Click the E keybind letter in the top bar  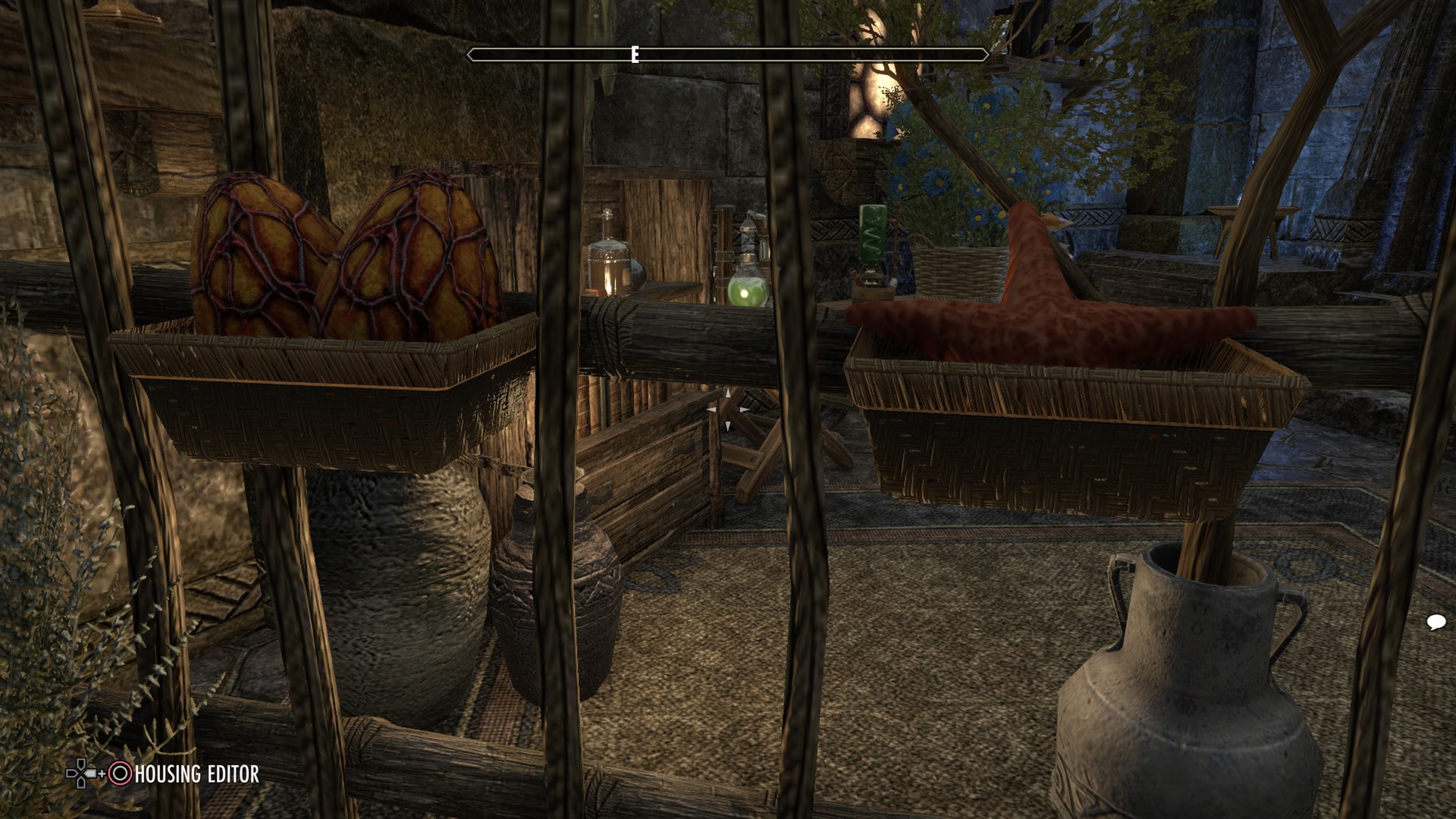point(634,54)
